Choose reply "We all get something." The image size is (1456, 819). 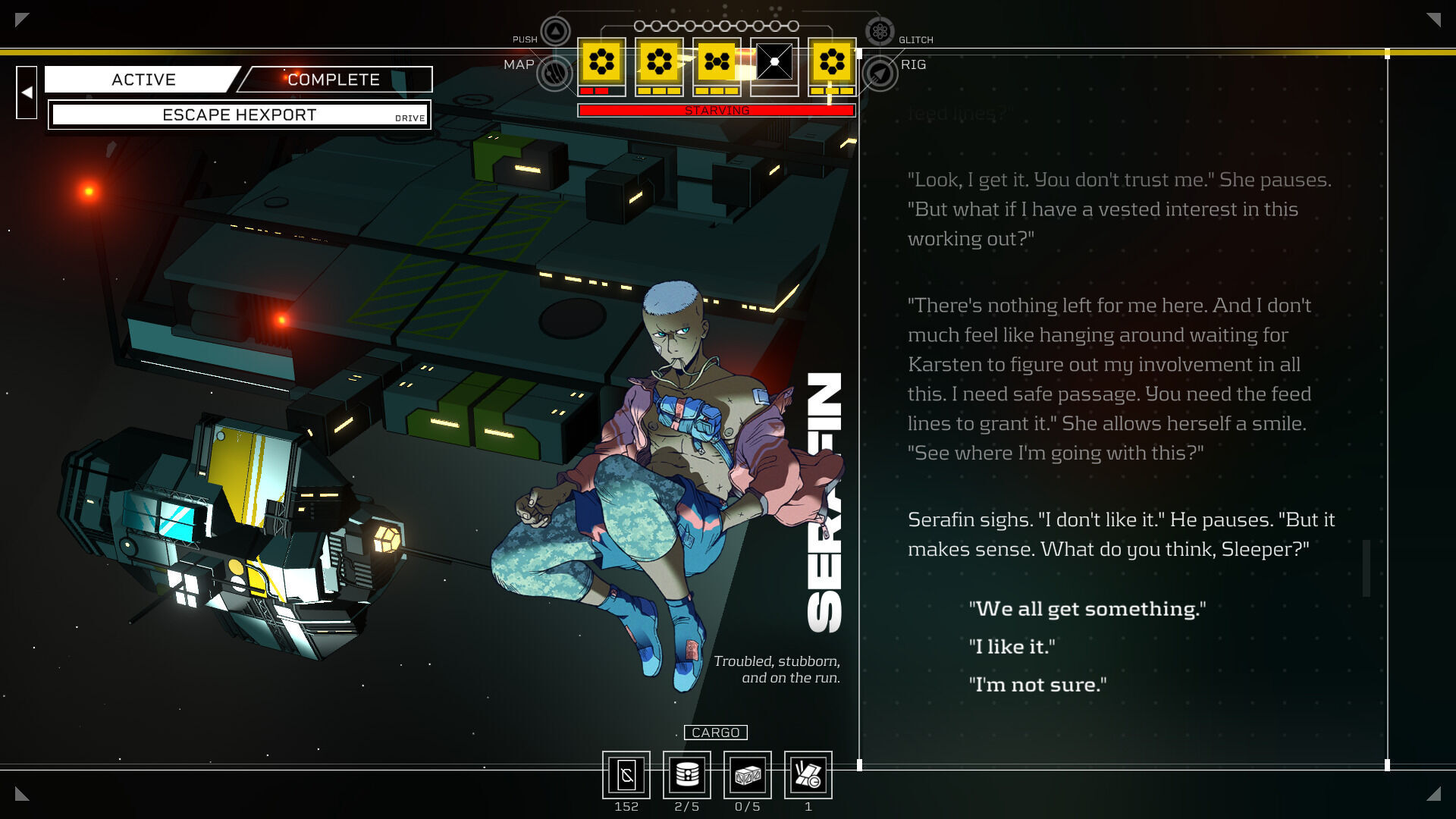click(1087, 609)
